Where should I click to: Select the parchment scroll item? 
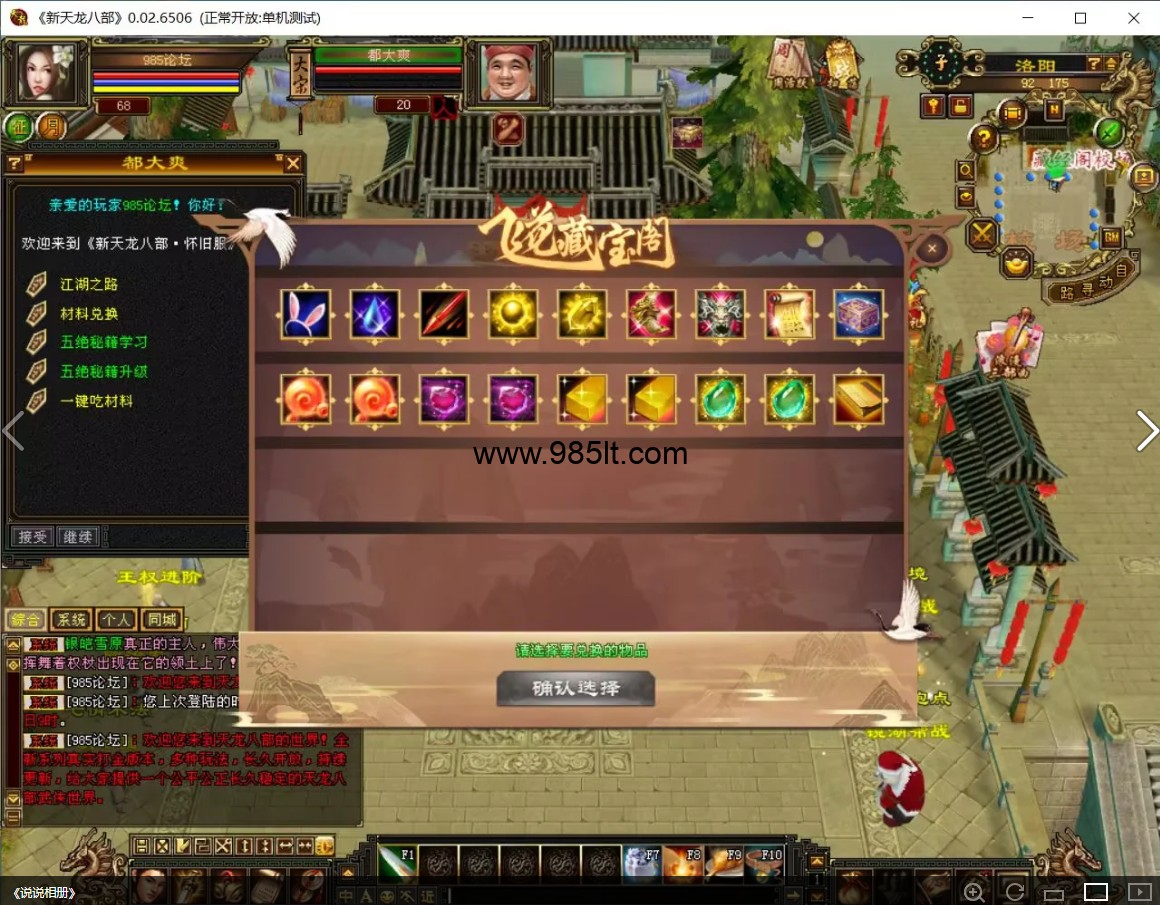pyautogui.click(x=789, y=314)
